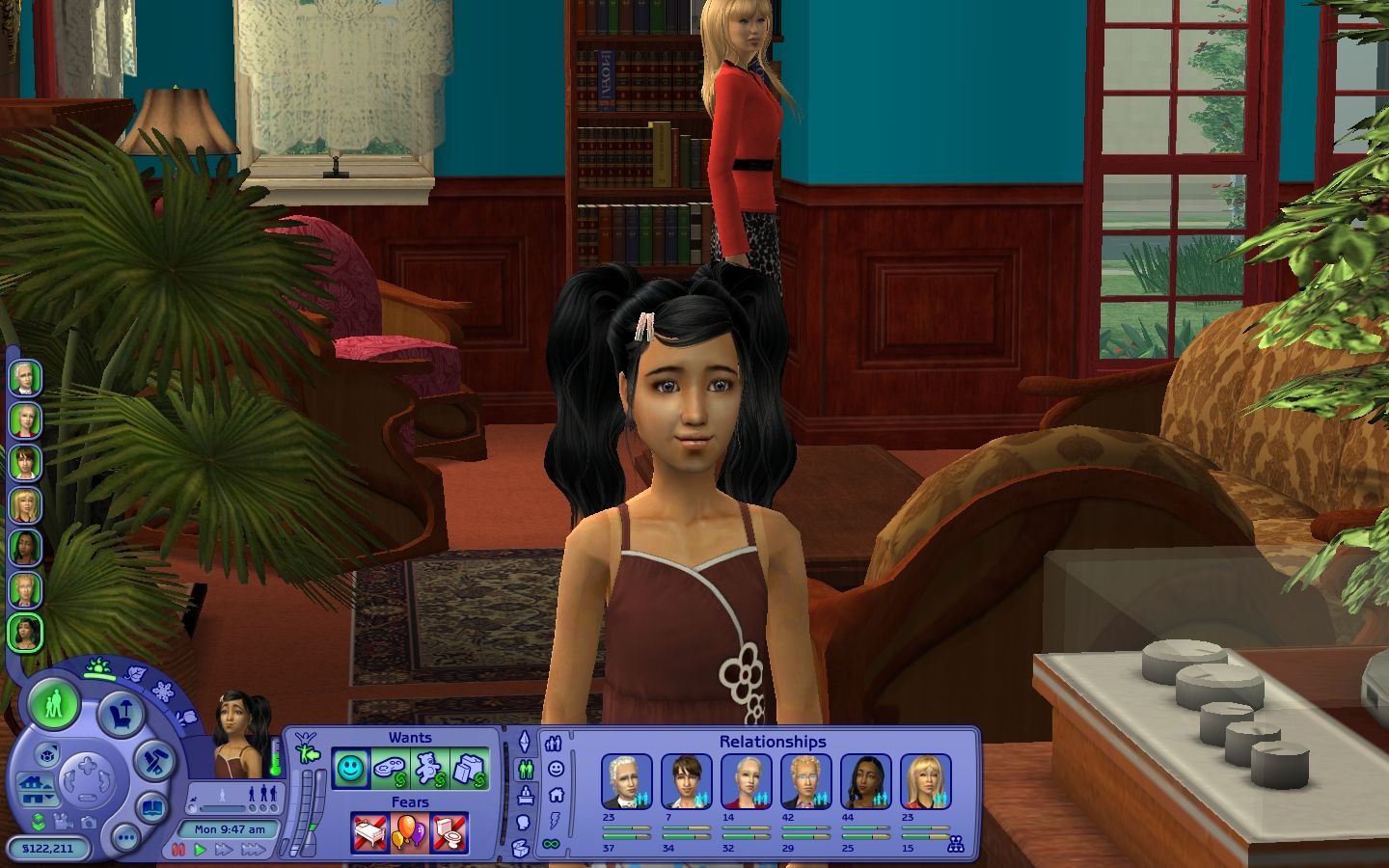This screenshot has width=1389, height=868.
Task: Open the options menu with three dots
Action: click(123, 837)
